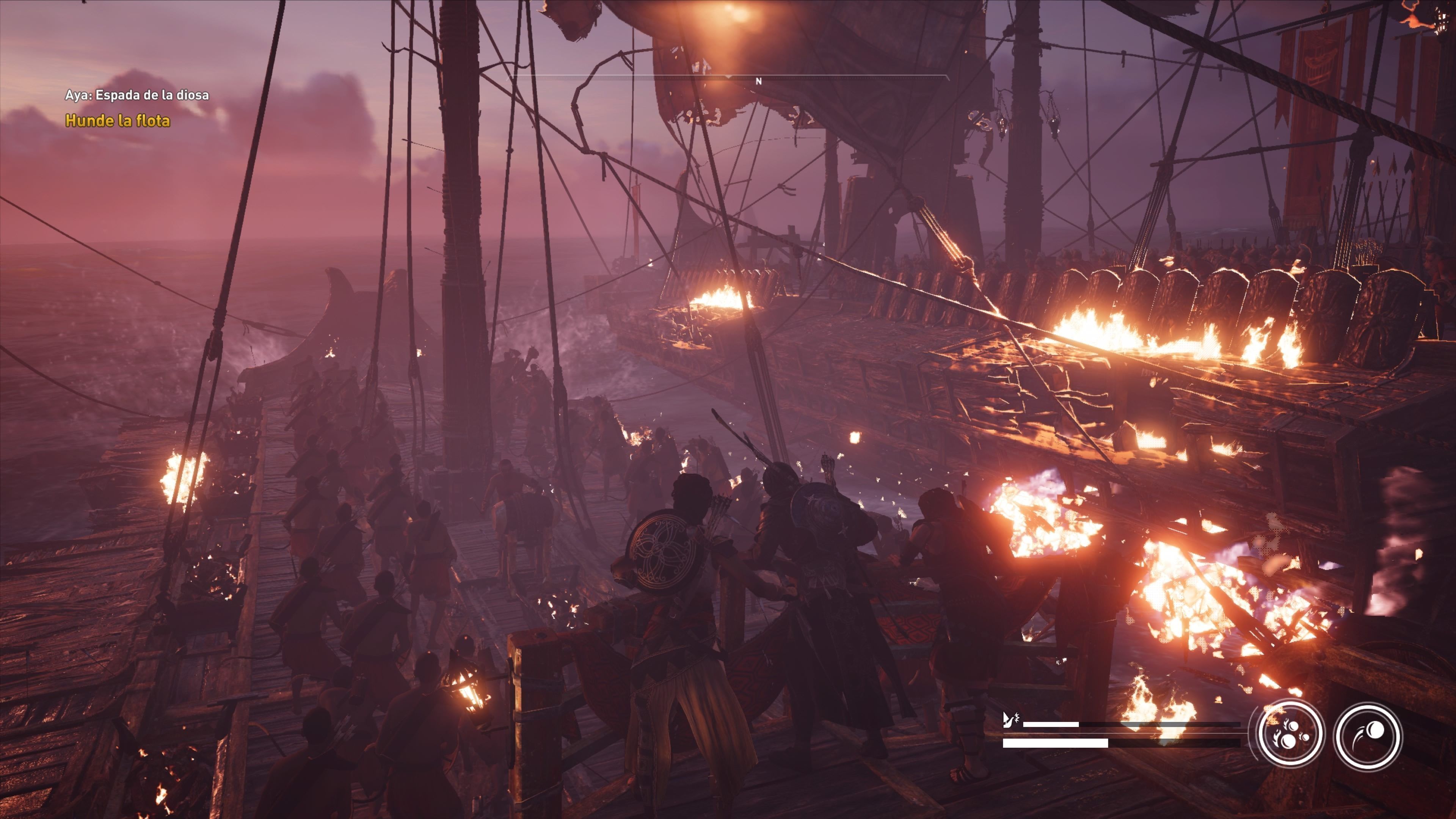The width and height of the screenshot is (1456, 819).
Task: Select the 'Hunde la flota' objective
Action: (x=118, y=121)
